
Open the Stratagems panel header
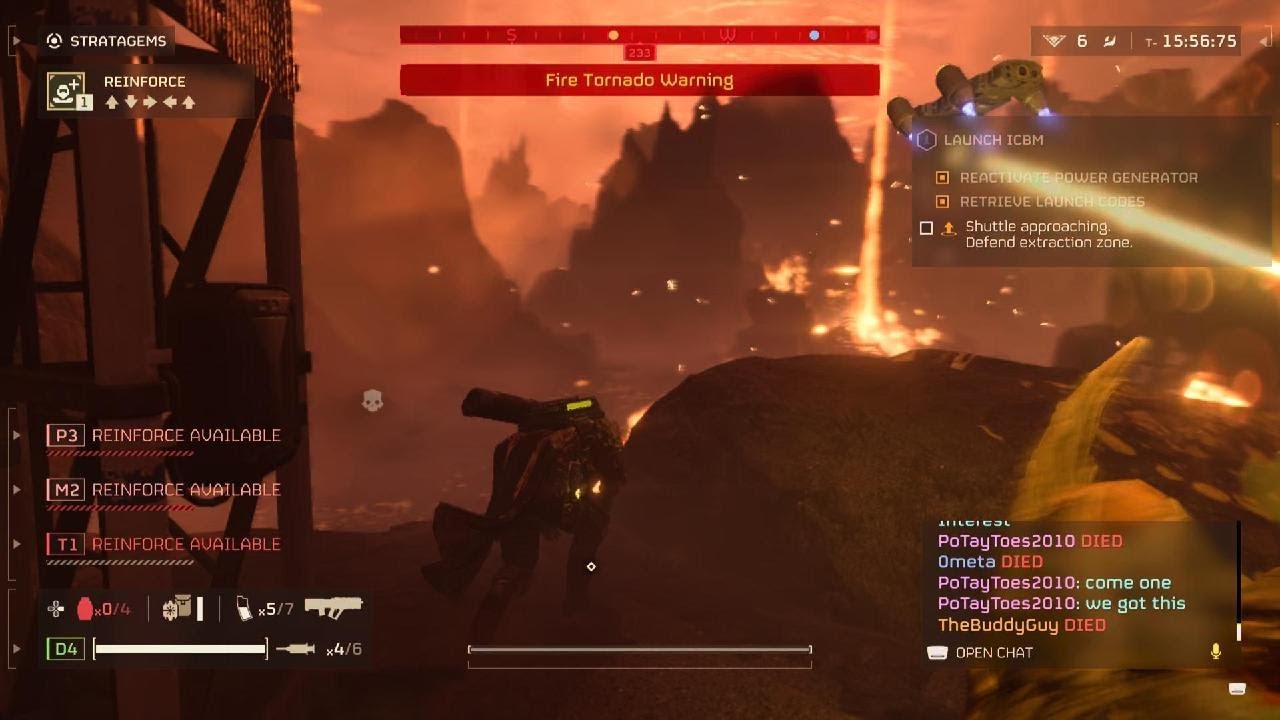click(108, 41)
